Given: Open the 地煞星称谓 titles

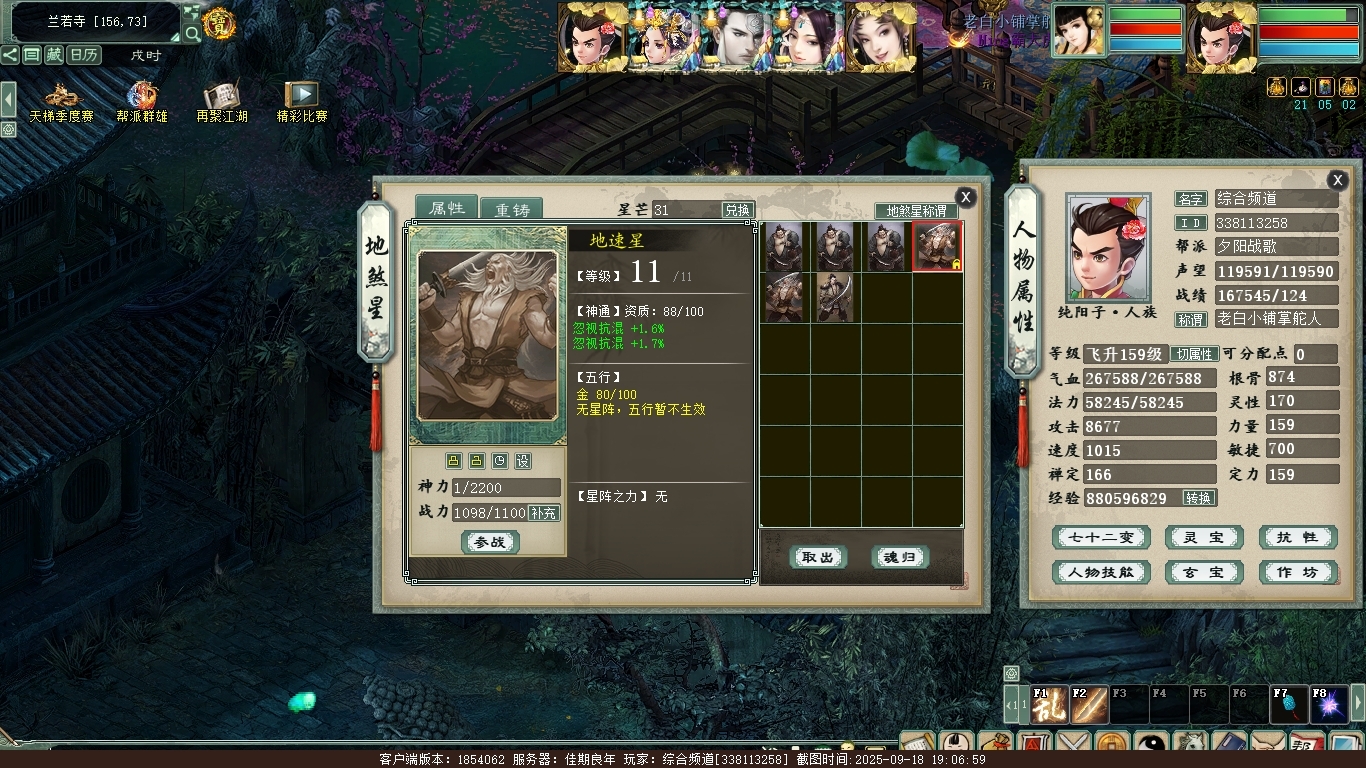Looking at the screenshot, I should 916,211.
